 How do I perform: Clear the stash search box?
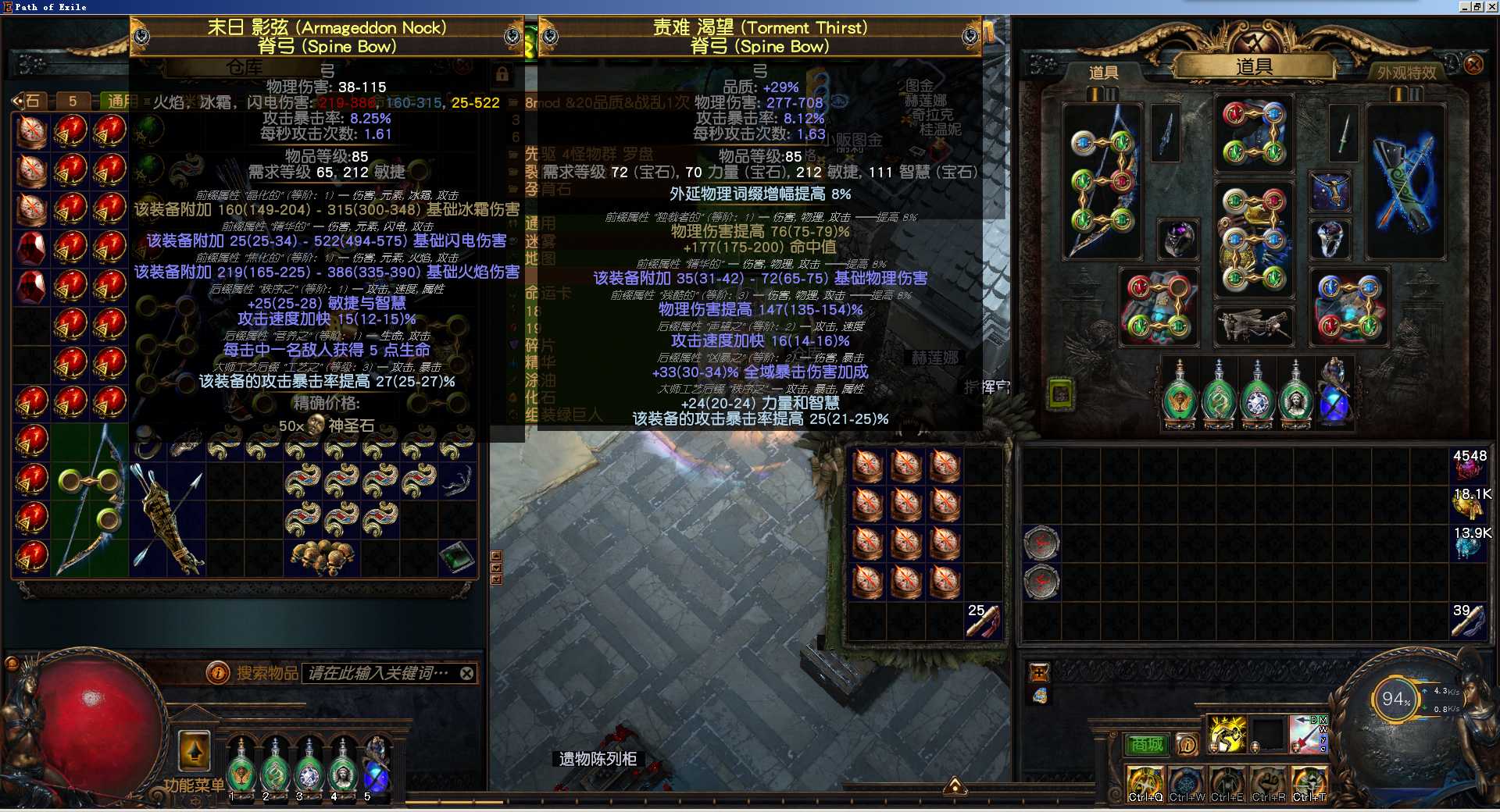(466, 673)
